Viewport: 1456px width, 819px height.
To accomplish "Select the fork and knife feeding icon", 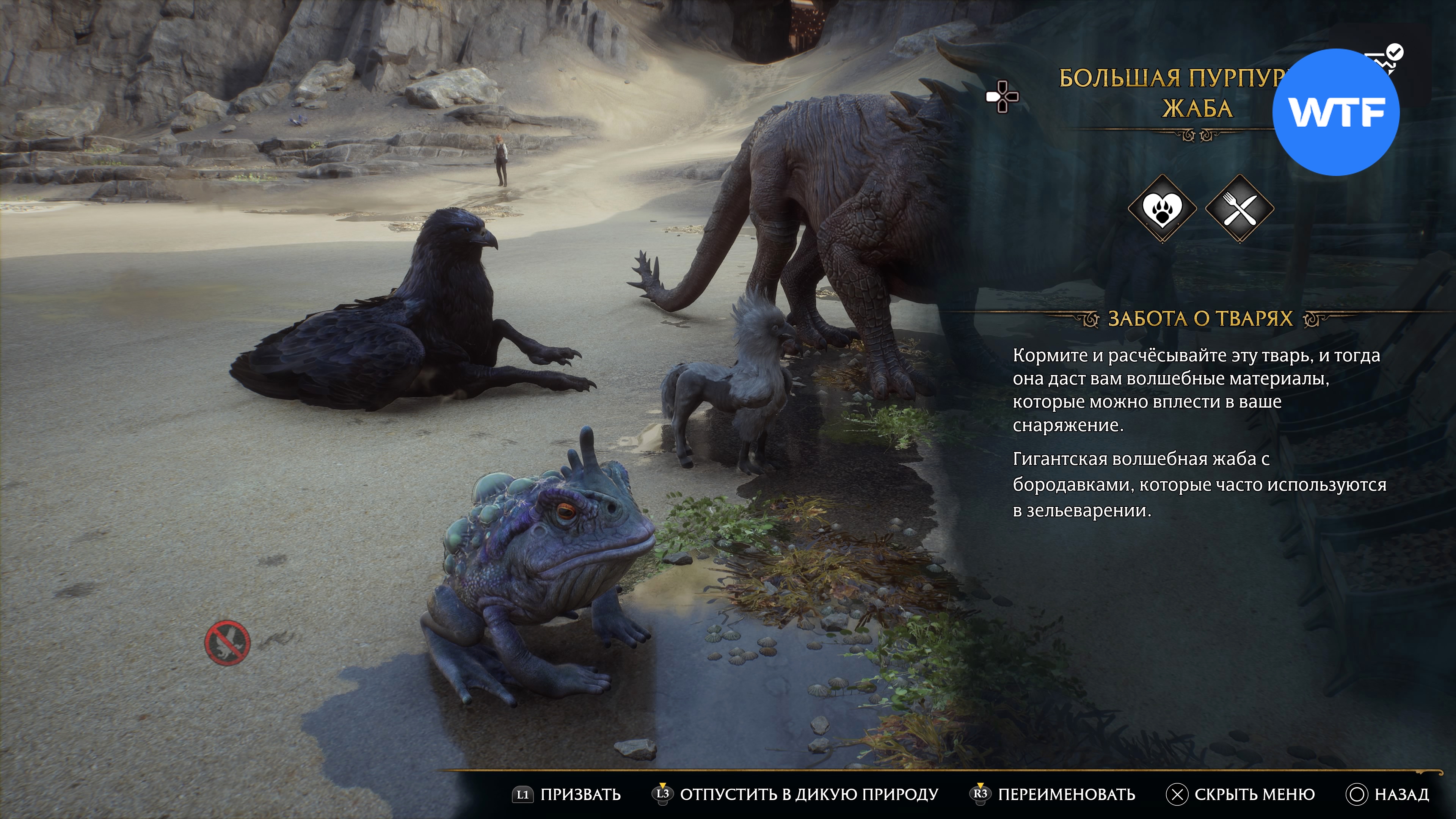I will tap(1239, 209).
